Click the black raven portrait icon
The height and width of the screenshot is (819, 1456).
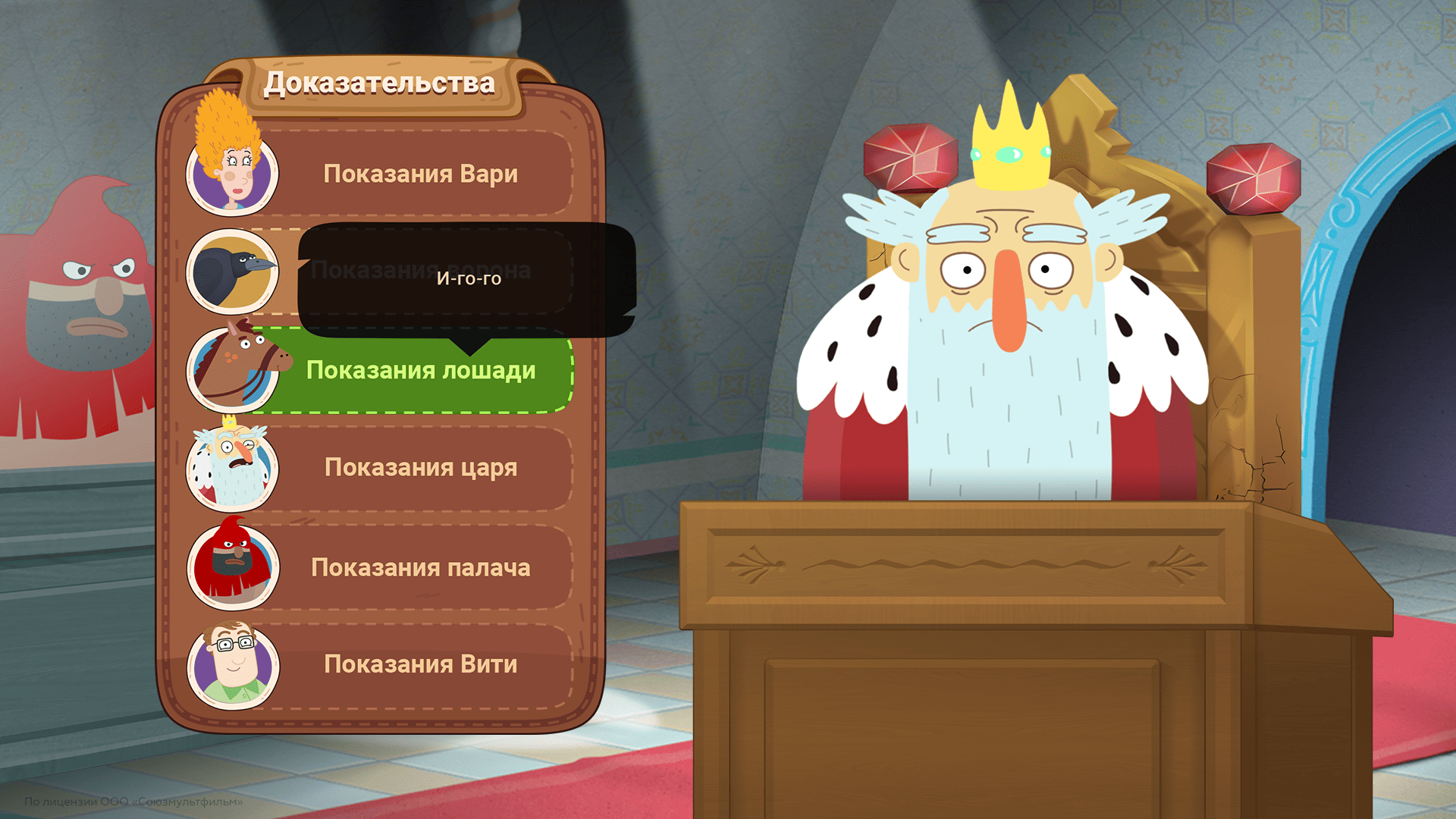(x=232, y=271)
